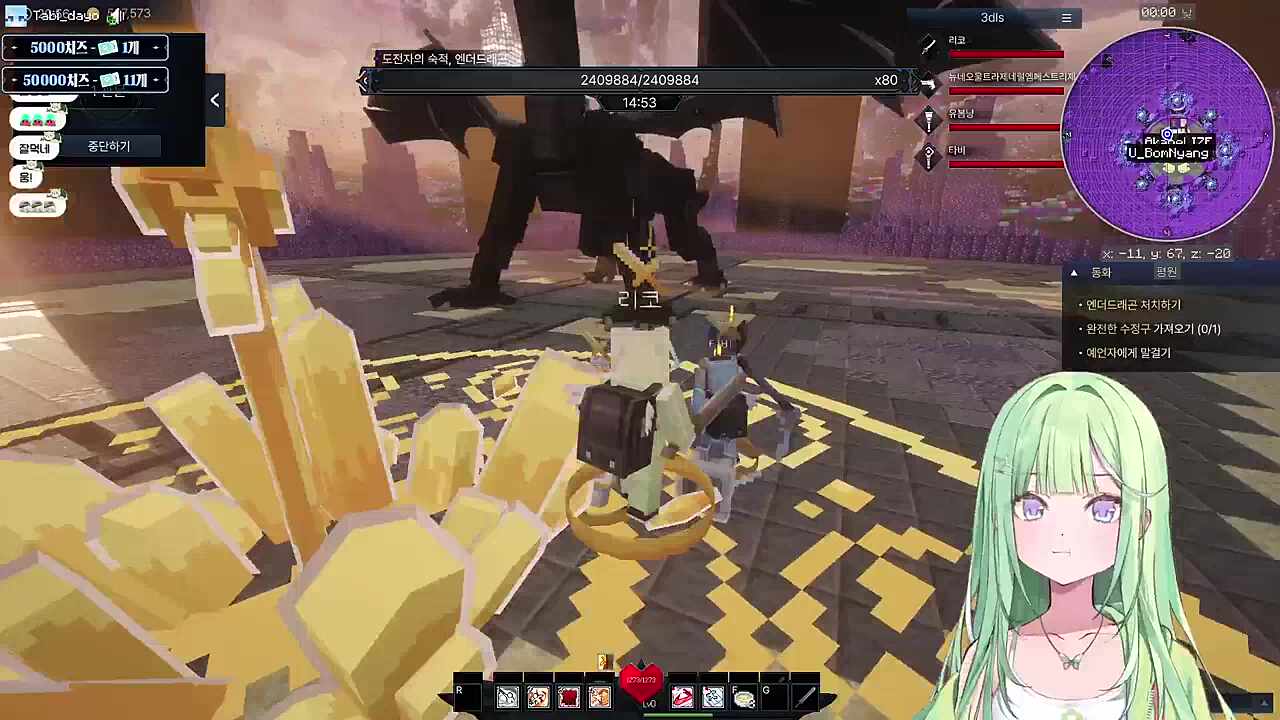Select the 완전한 수정구 가져오기 objective

tap(1153, 329)
